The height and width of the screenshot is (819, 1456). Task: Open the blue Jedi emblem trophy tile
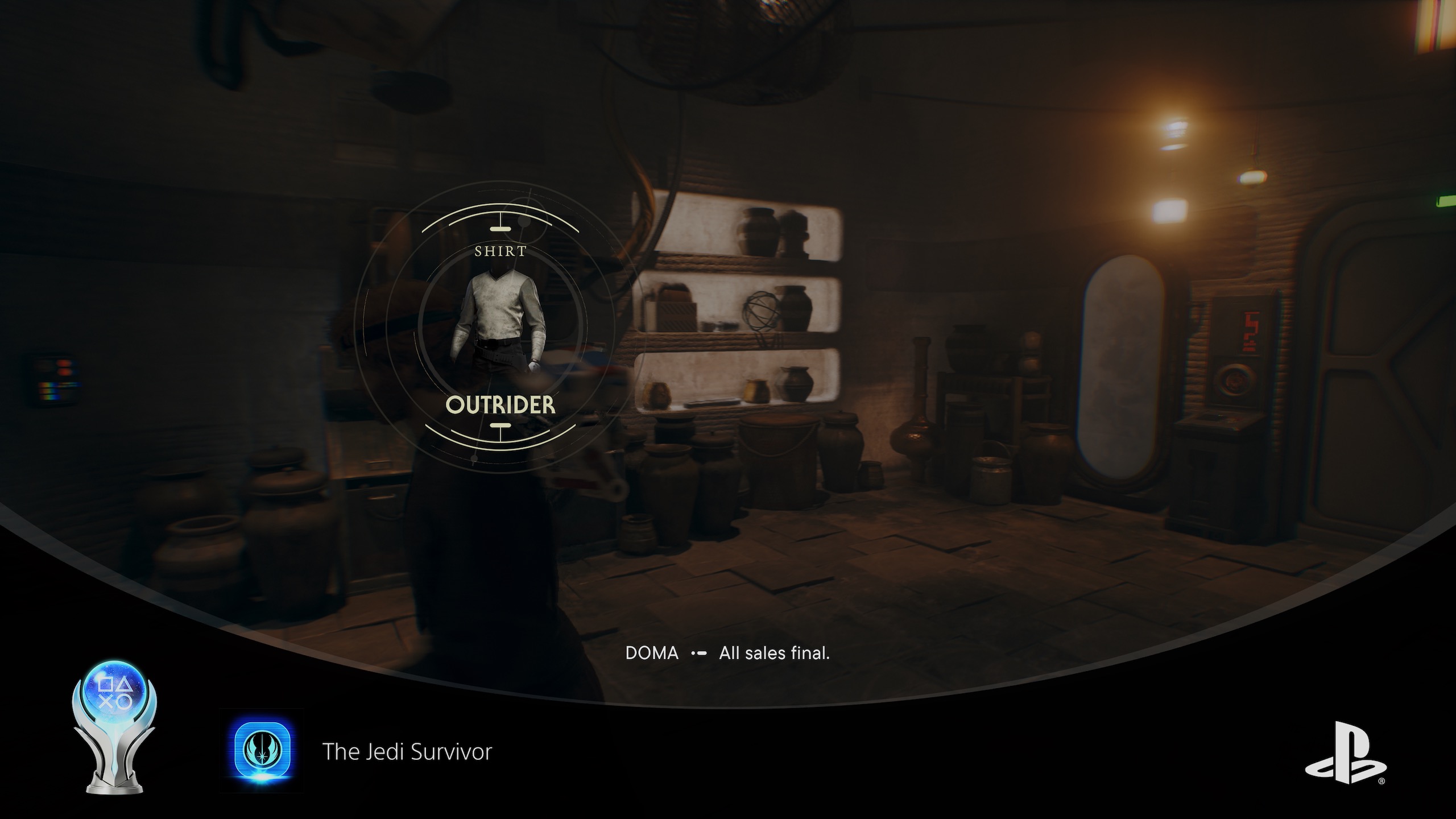click(x=263, y=751)
